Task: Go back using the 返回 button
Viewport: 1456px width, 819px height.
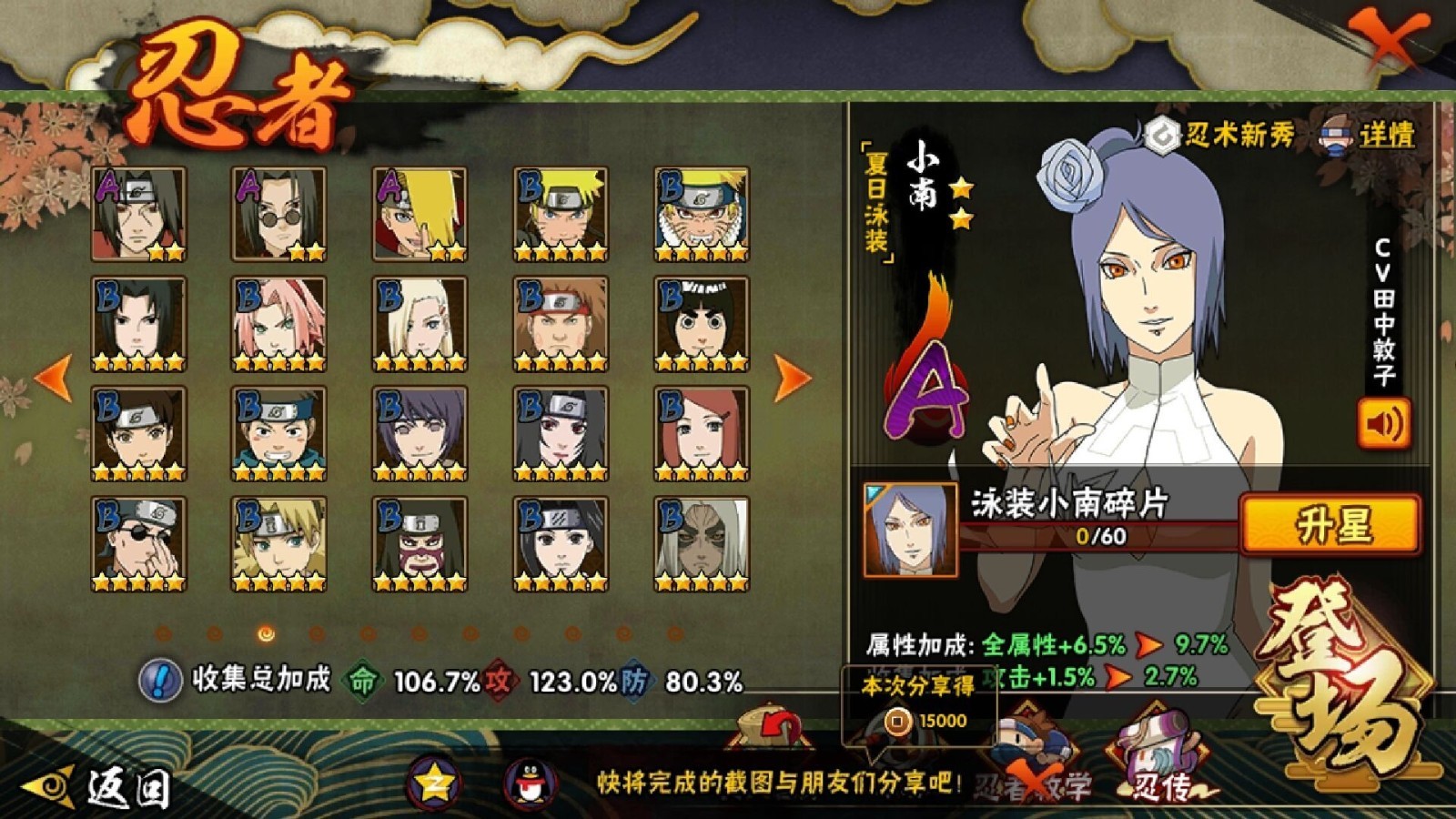Action: 100,786
